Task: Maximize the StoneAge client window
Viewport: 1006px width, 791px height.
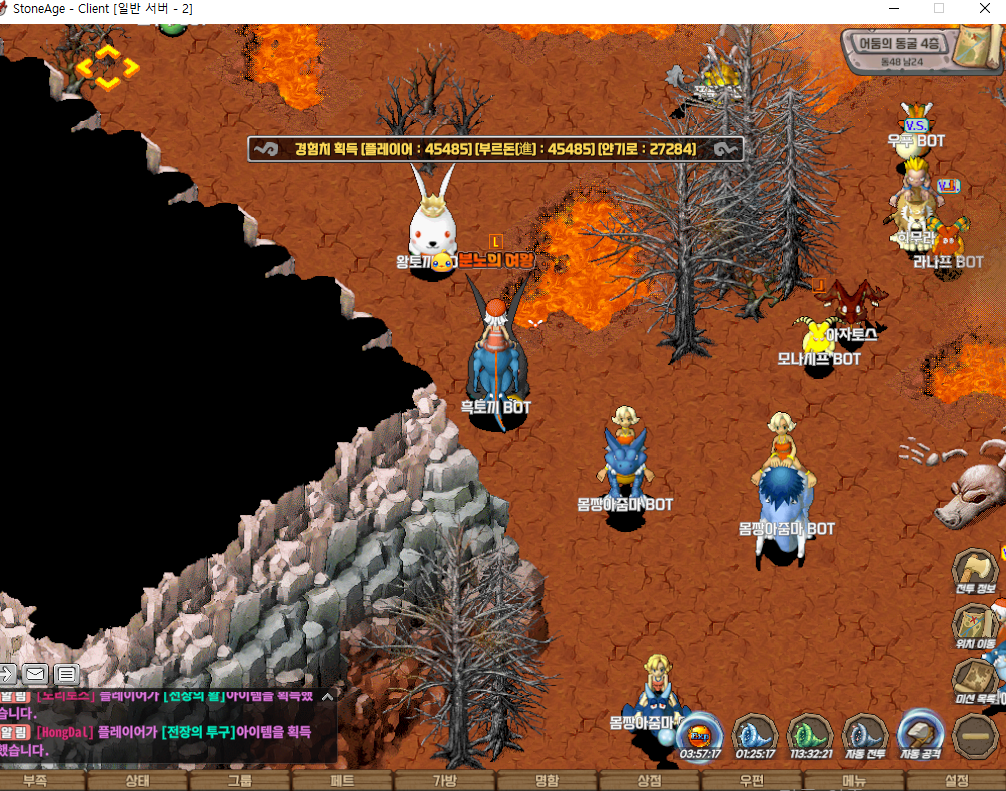Action: pyautogui.click(x=939, y=8)
